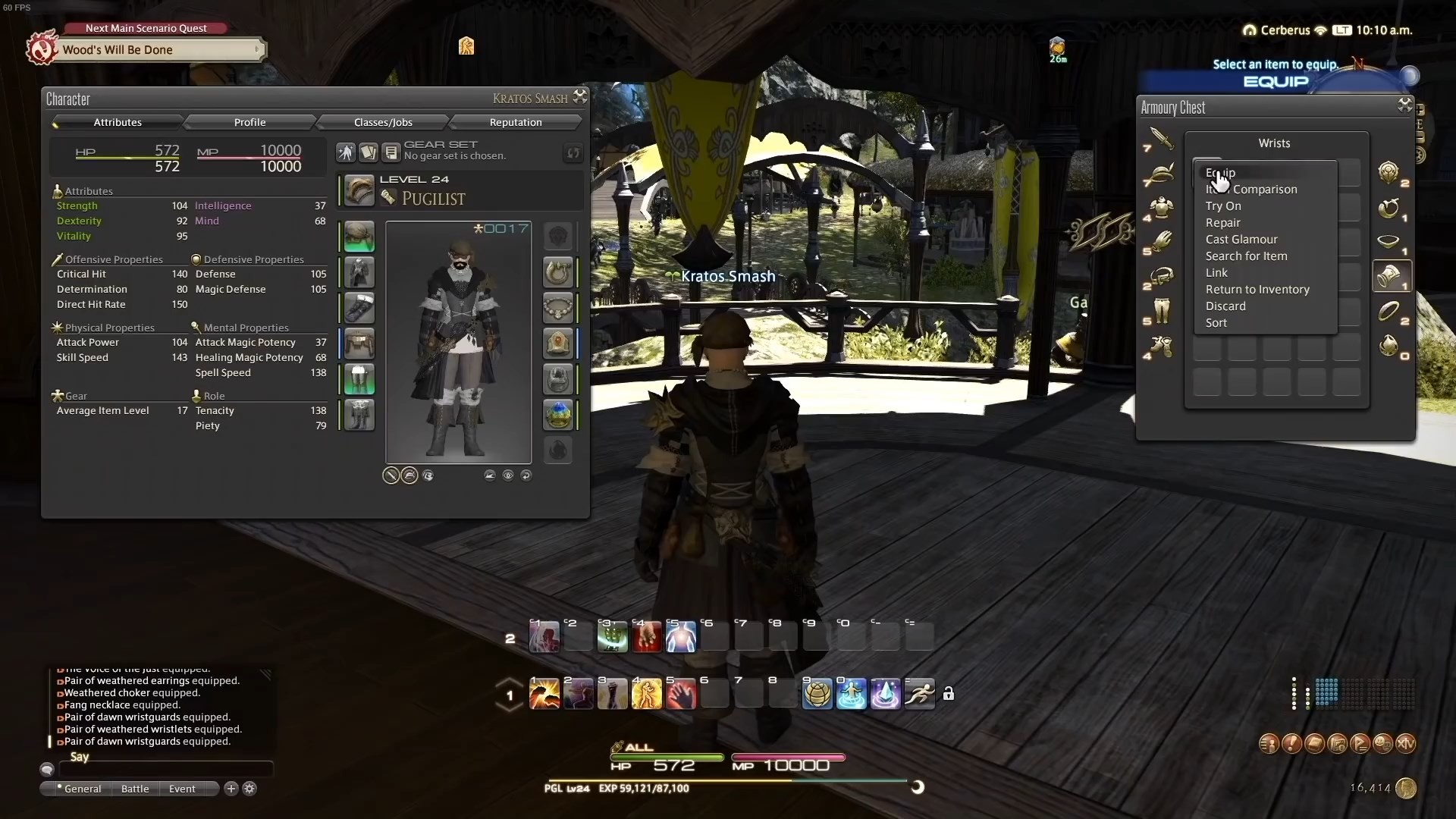Collapse the chat log with its corner arrow

(x=265, y=674)
